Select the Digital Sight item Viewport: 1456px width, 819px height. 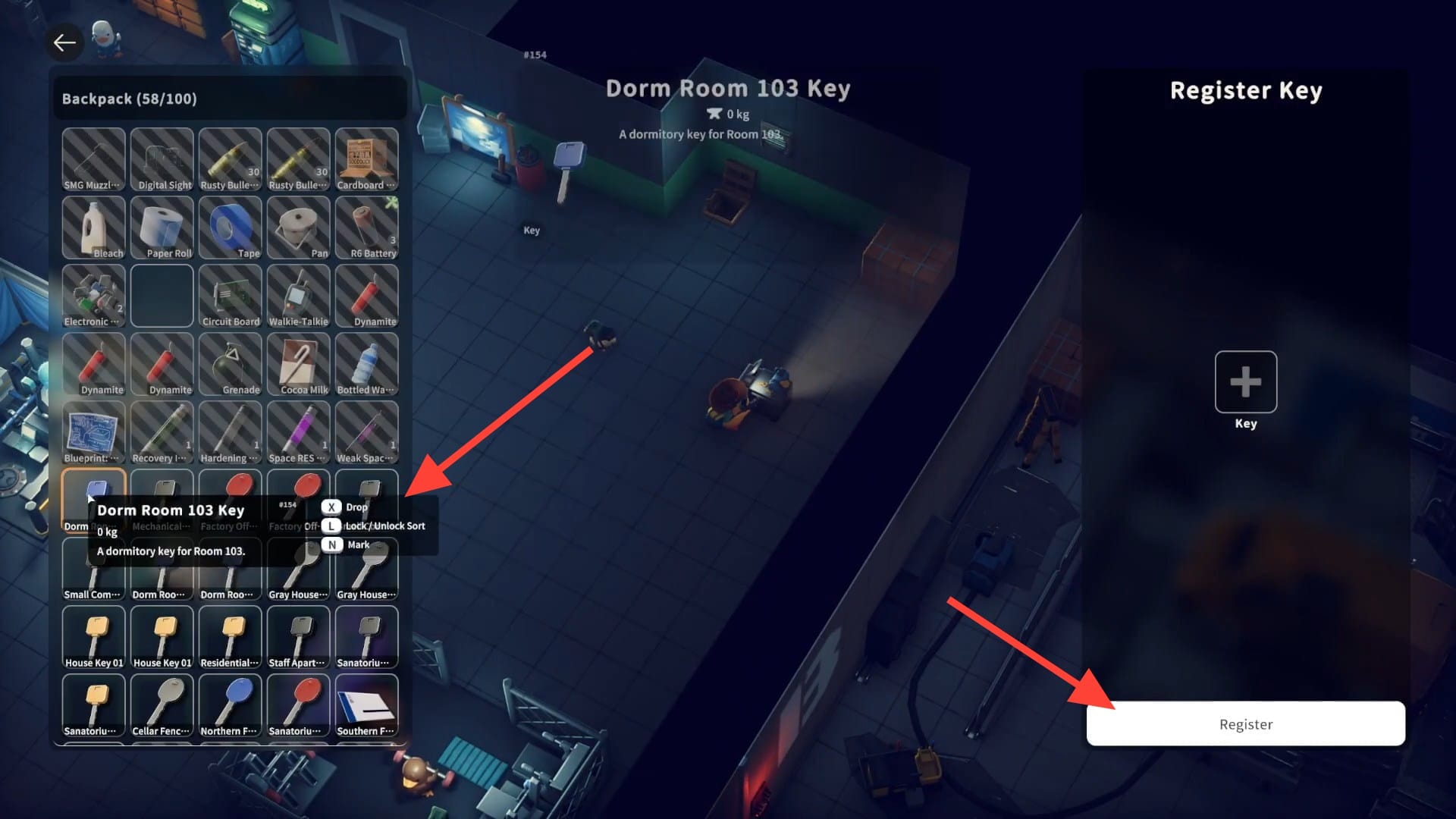point(162,159)
